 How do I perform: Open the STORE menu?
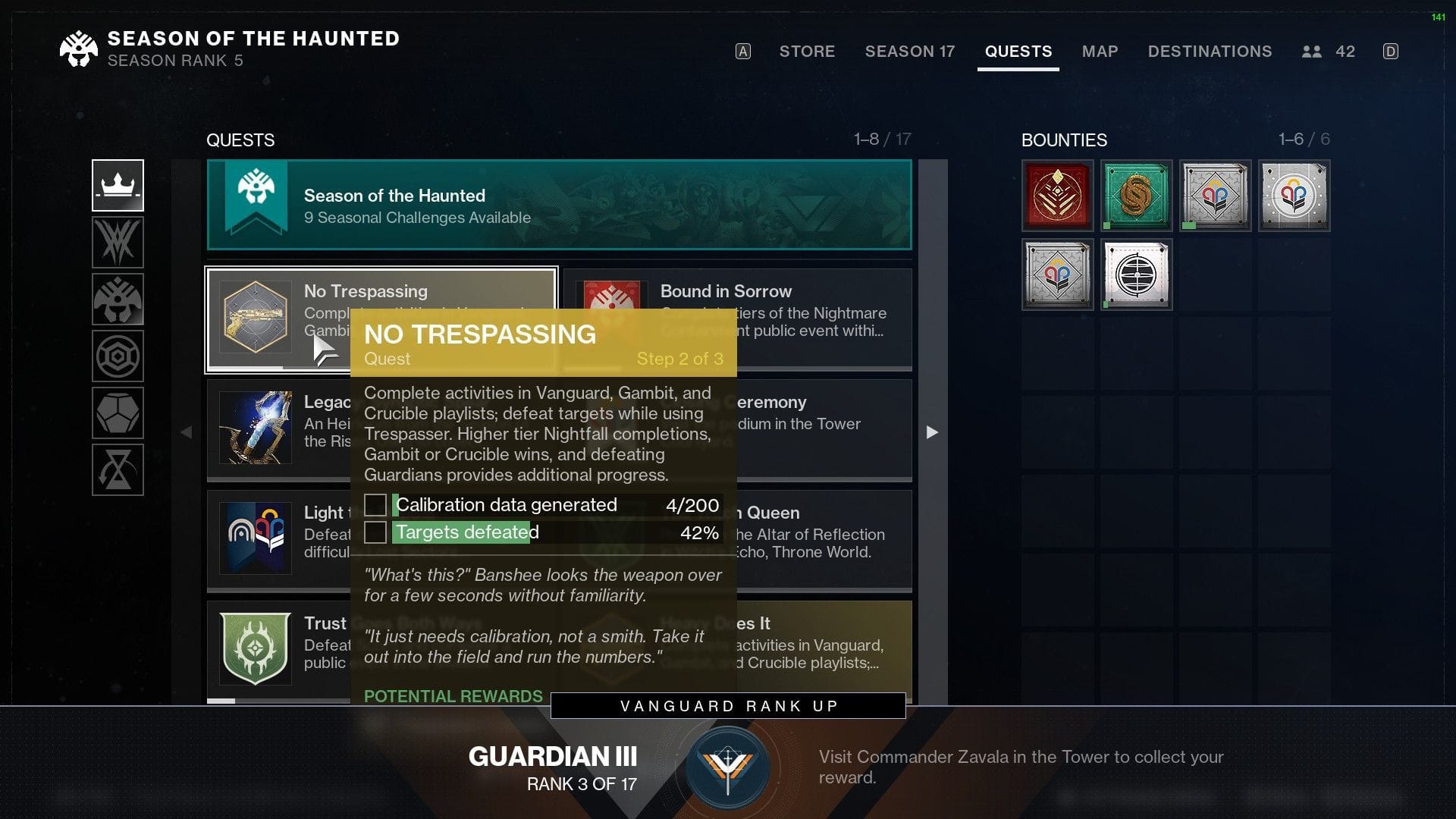[x=807, y=52]
